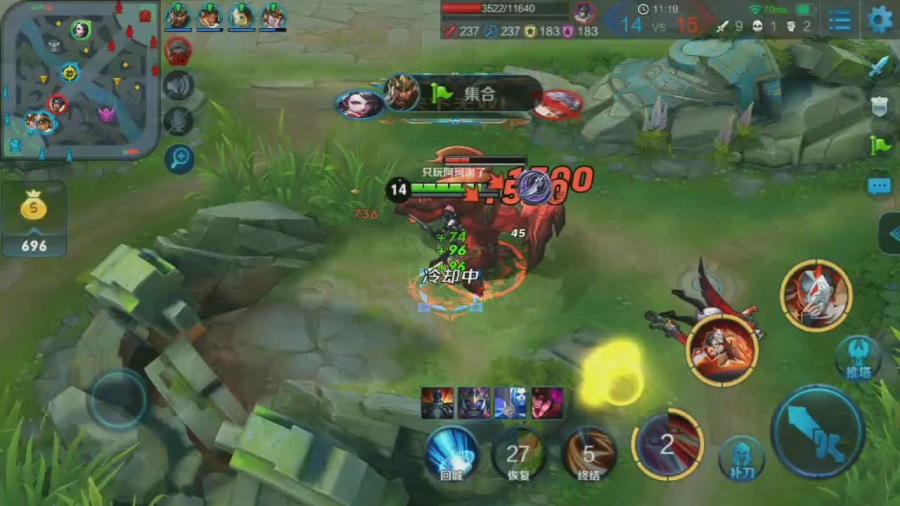The width and height of the screenshot is (900, 506).
Task: Toggle the microphone button
Action: coord(178,121)
